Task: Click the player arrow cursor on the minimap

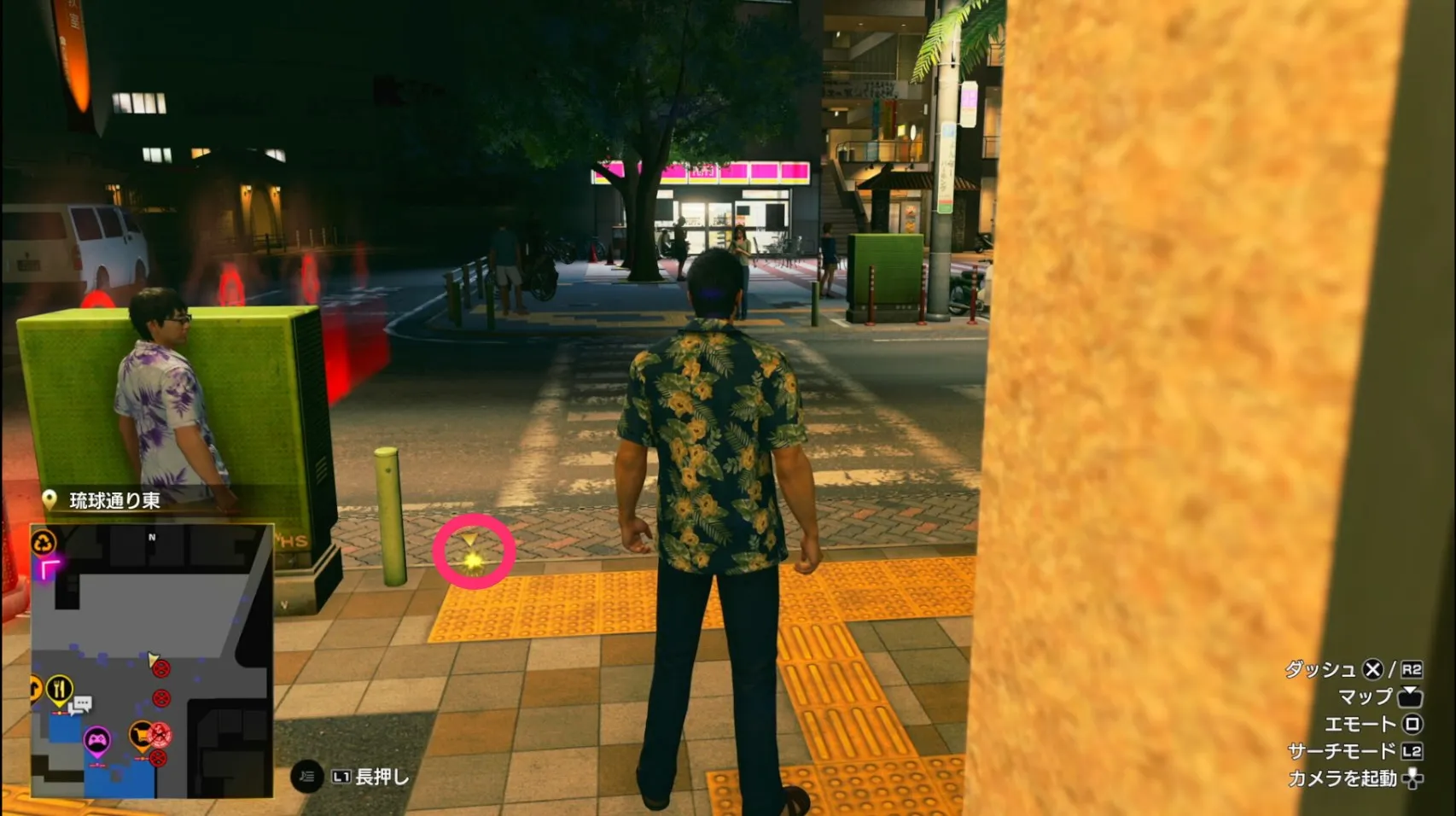Action: pos(152,659)
